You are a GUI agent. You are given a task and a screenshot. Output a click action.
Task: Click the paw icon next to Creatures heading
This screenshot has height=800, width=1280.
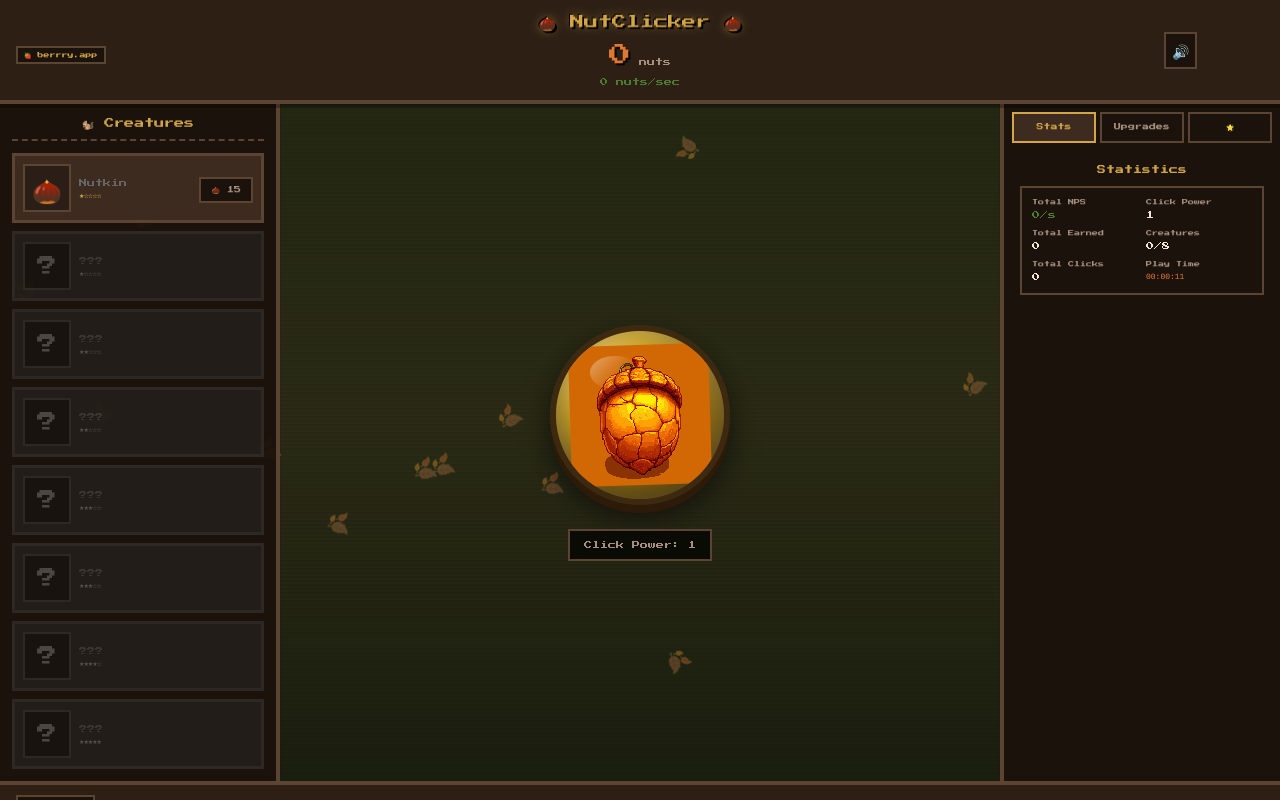88,122
